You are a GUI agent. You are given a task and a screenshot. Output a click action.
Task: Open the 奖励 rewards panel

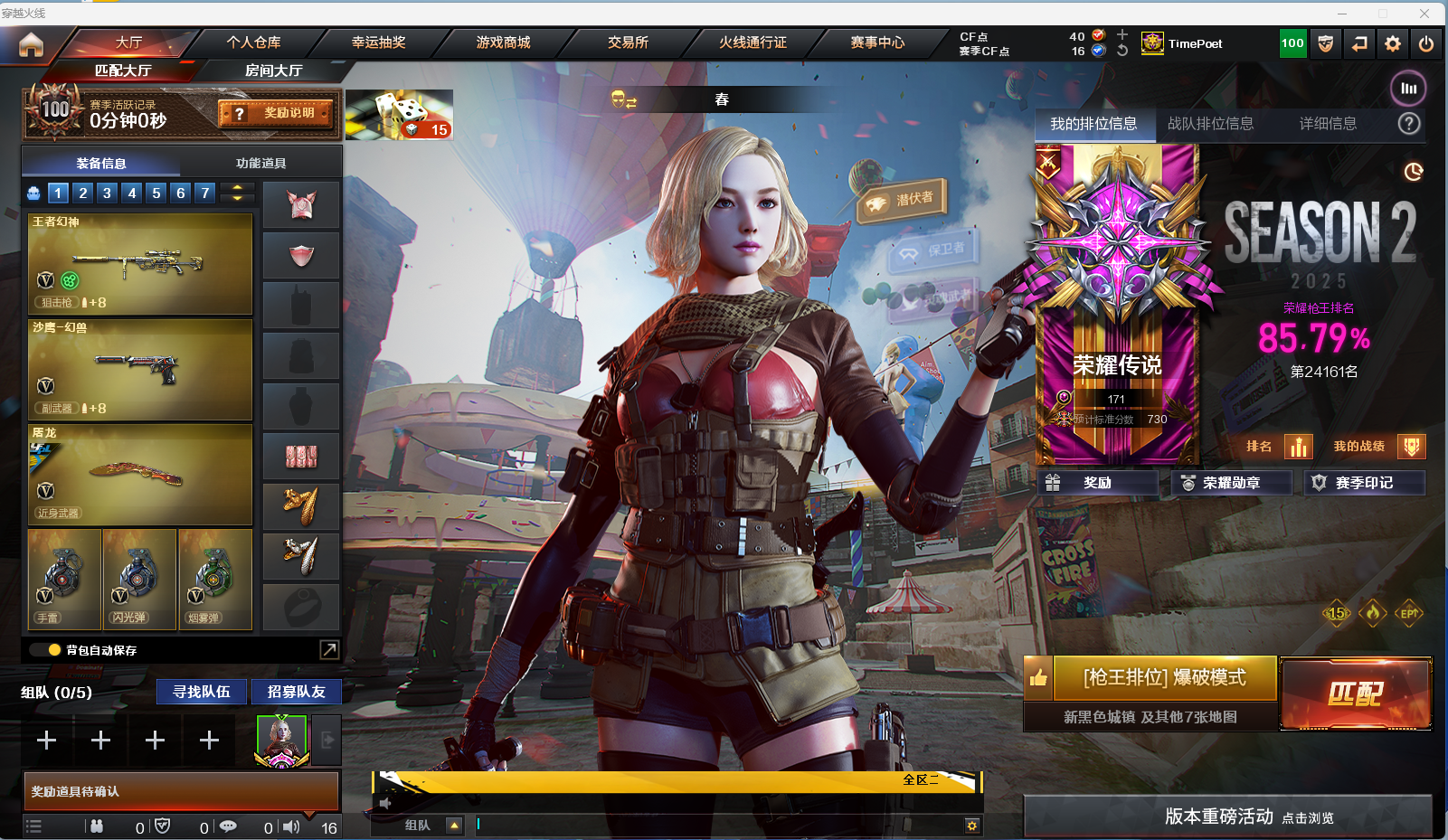click(x=1097, y=483)
